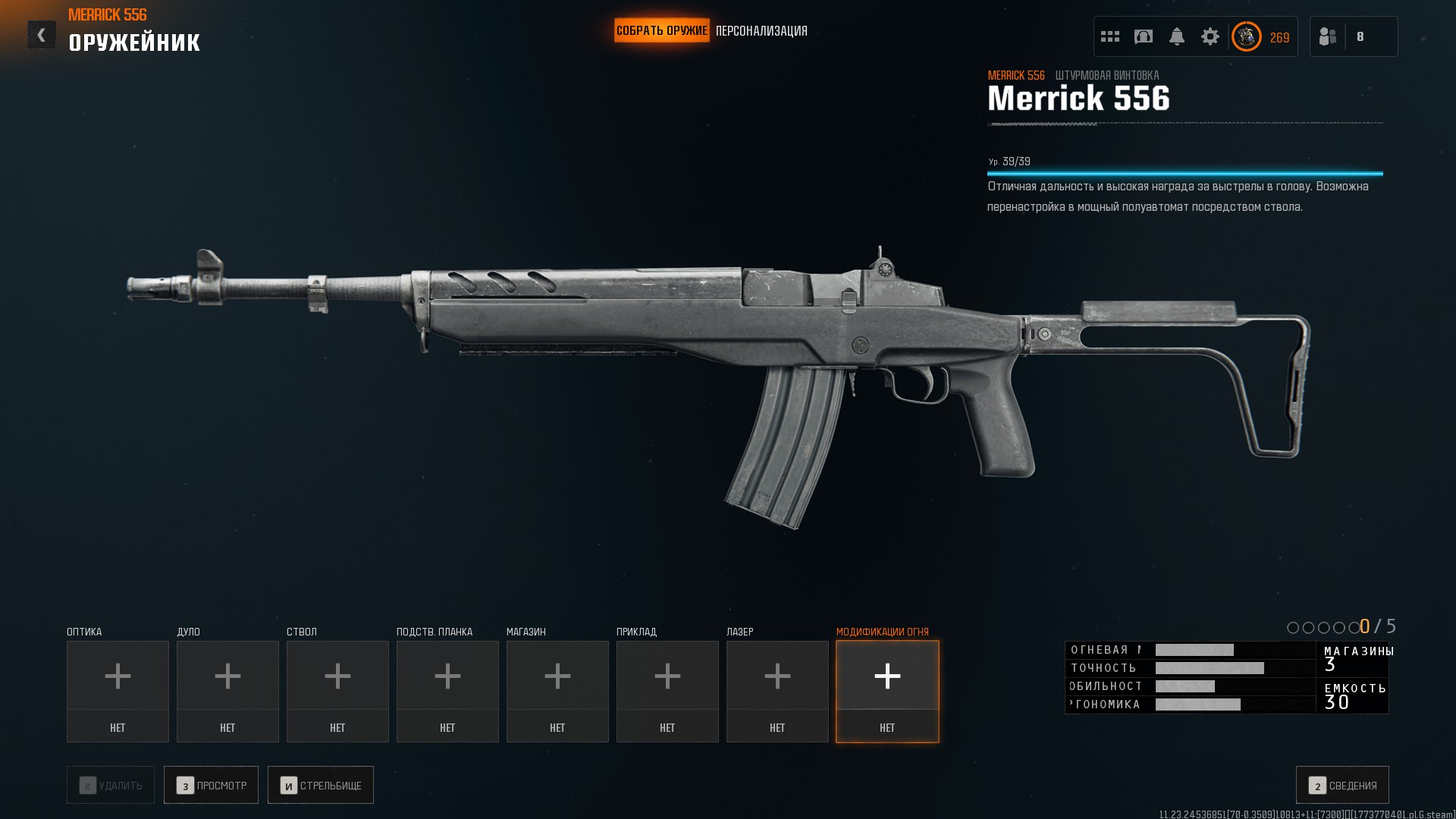Open settings via the gear icon

[1210, 36]
